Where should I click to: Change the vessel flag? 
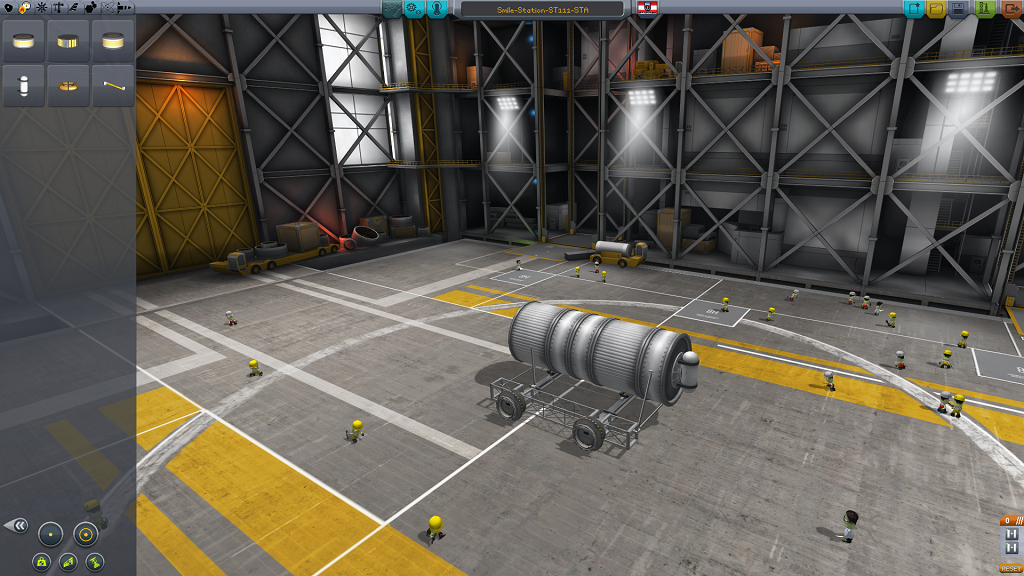pyautogui.click(x=646, y=9)
